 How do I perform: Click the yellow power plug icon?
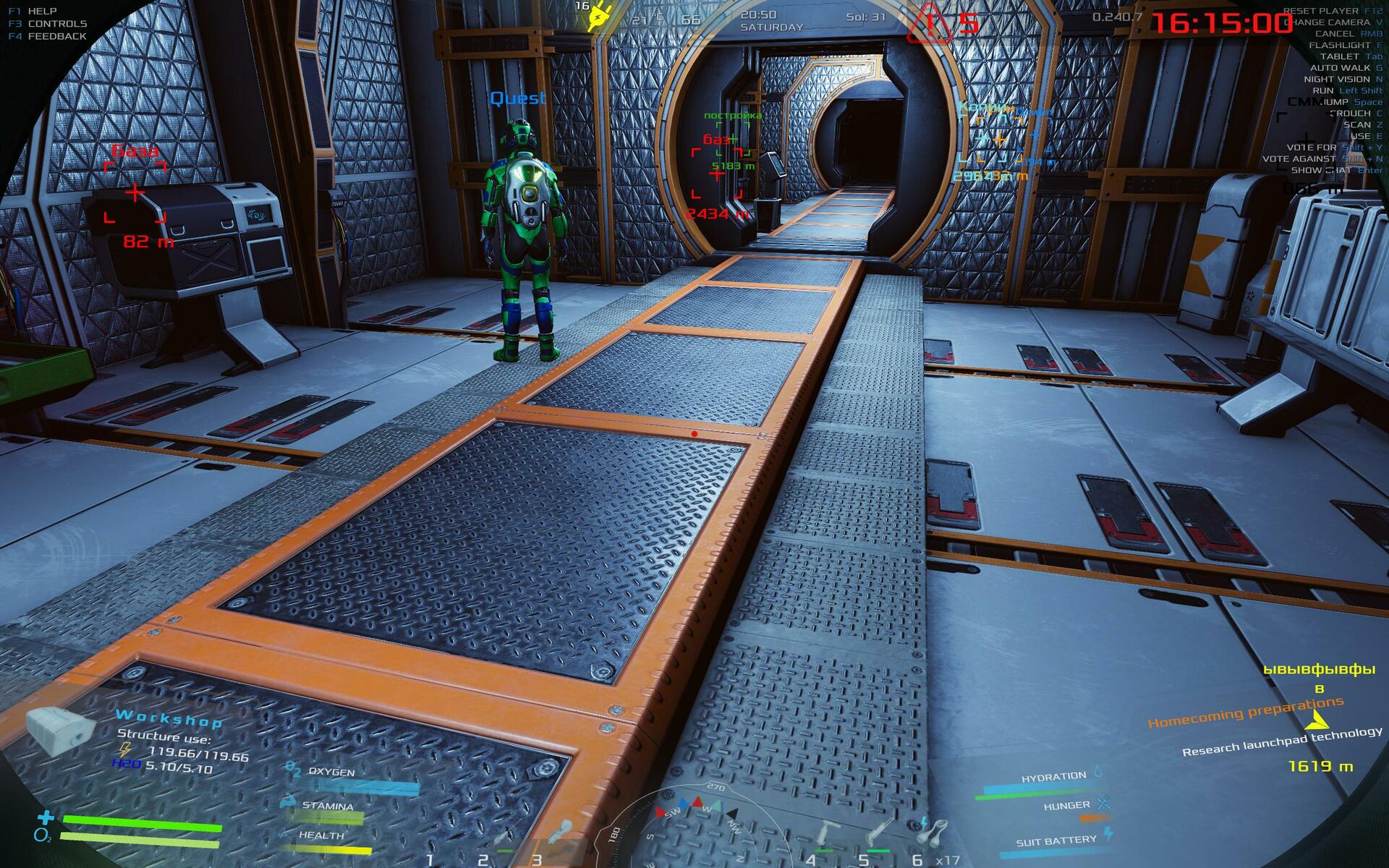(x=599, y=17)
